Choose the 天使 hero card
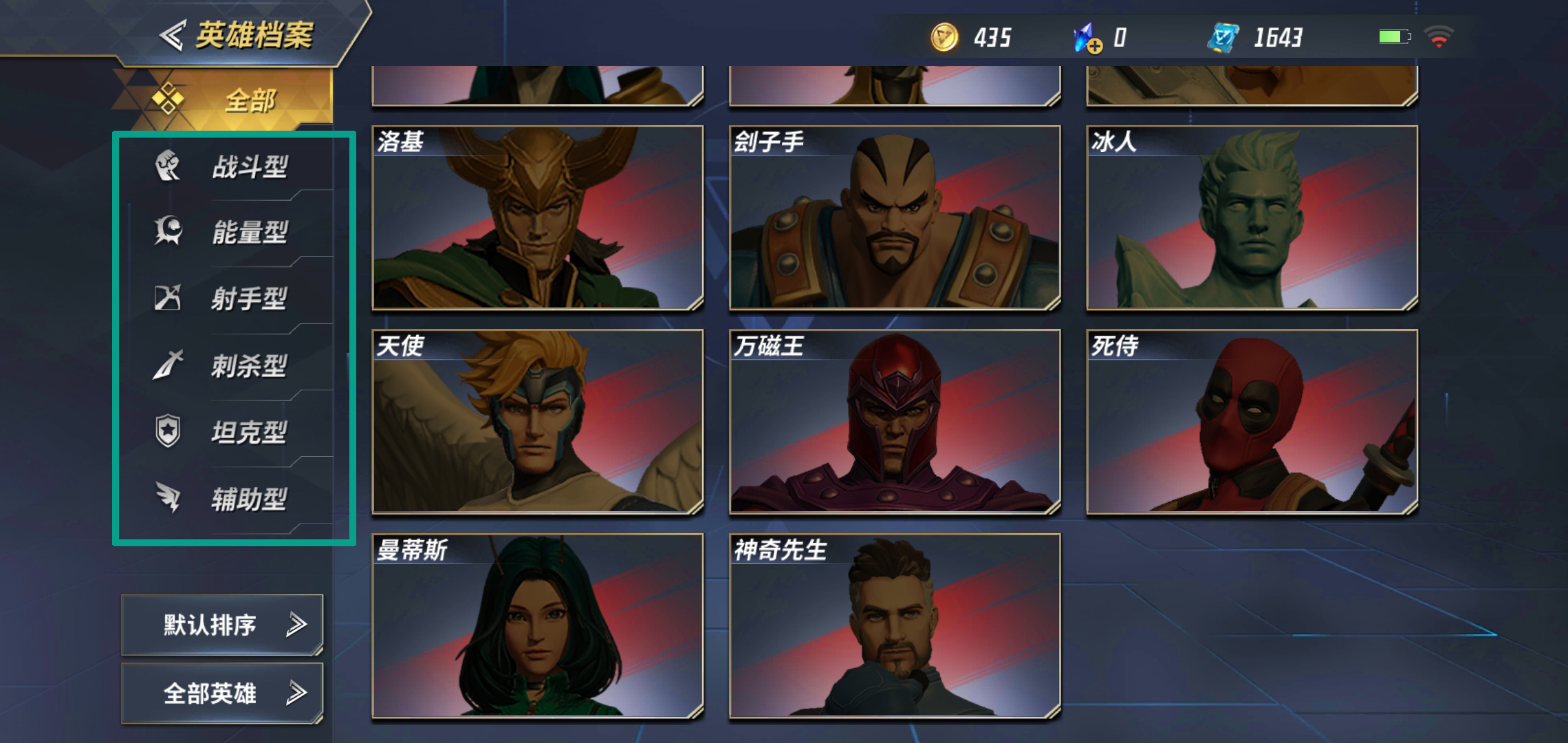 click(537, 422)
